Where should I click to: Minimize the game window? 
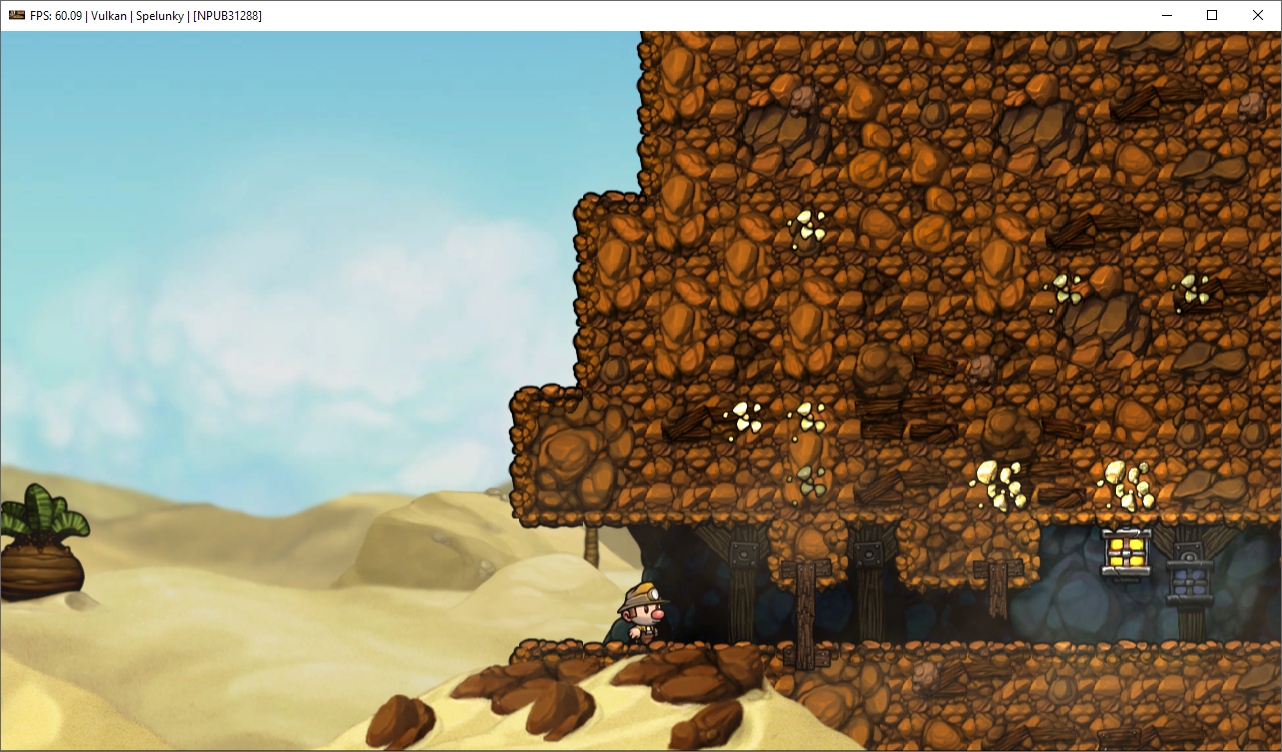(x=1166, y=15)
